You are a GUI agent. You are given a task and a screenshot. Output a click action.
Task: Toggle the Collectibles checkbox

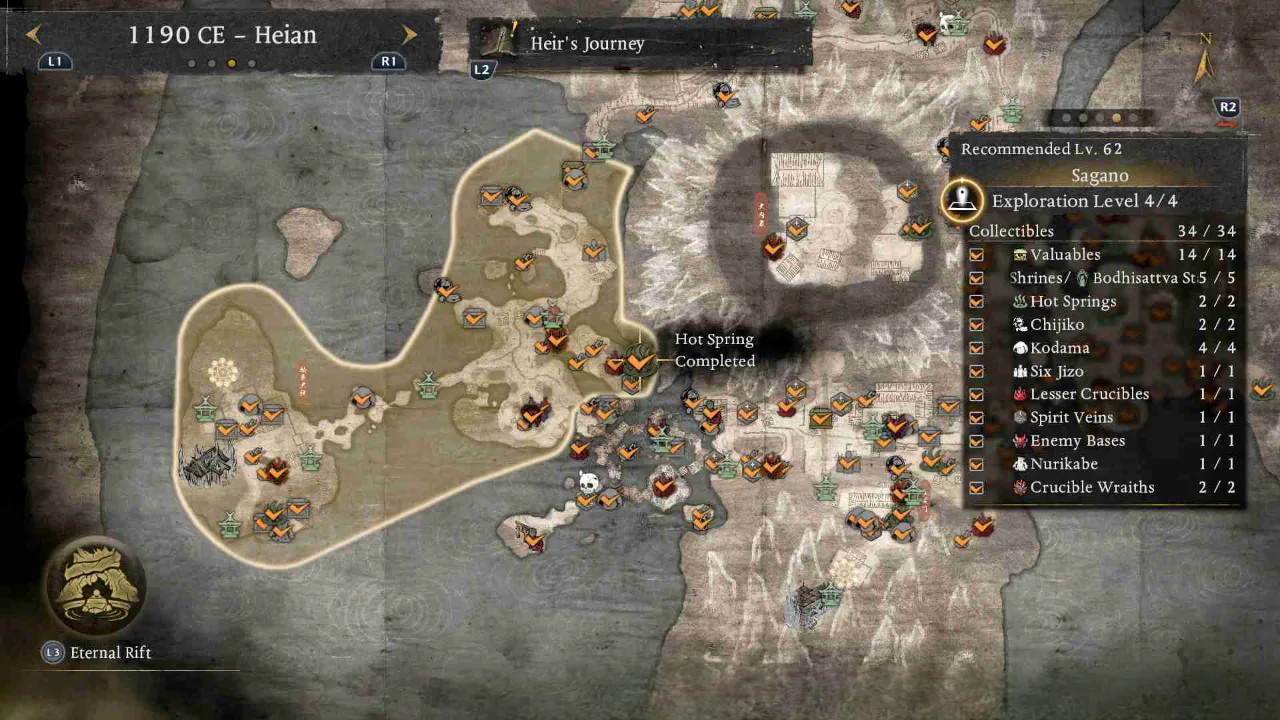(976, 231)
